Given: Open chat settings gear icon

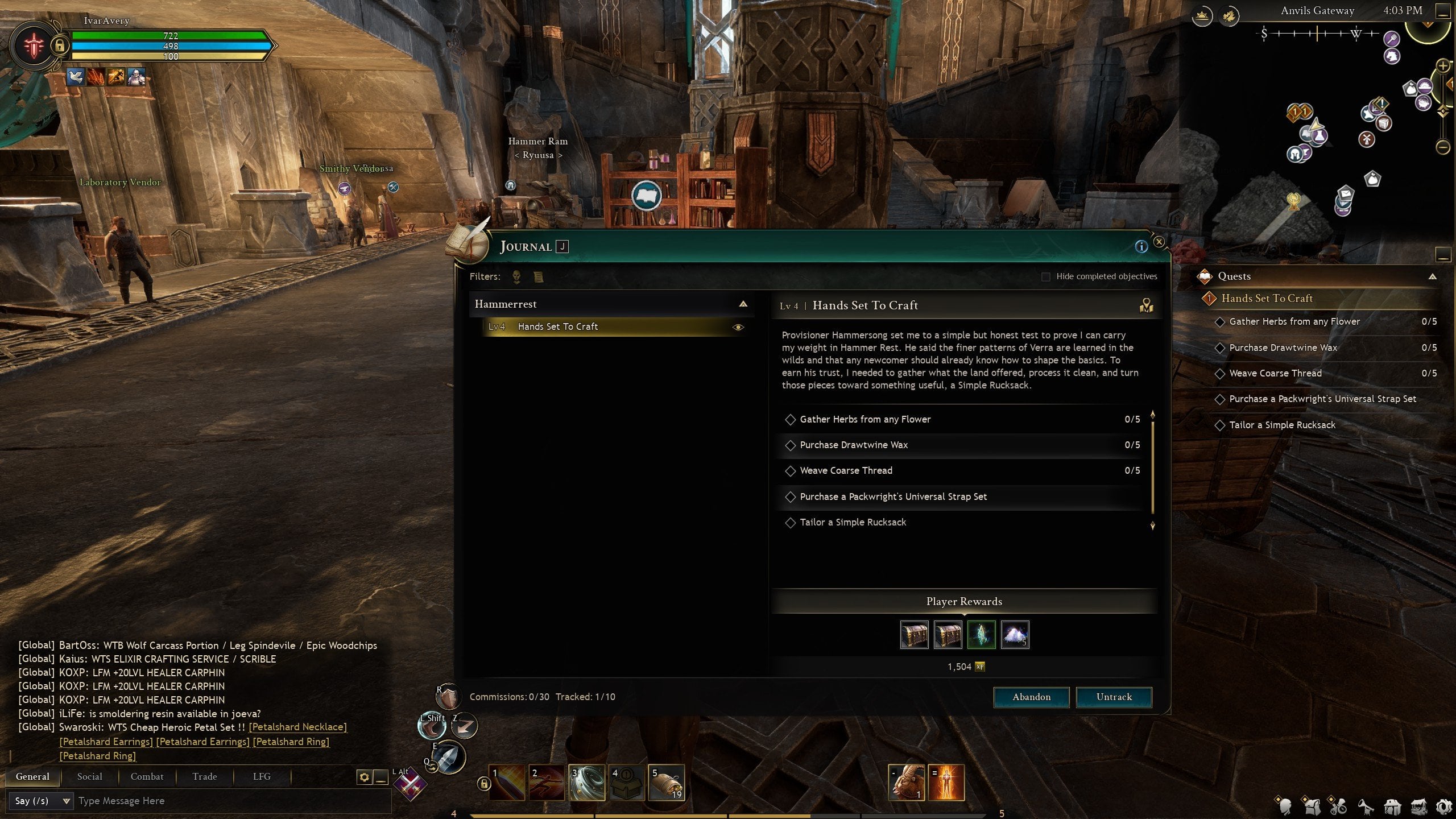Looking at the screenshot, I should coord(364,777).
